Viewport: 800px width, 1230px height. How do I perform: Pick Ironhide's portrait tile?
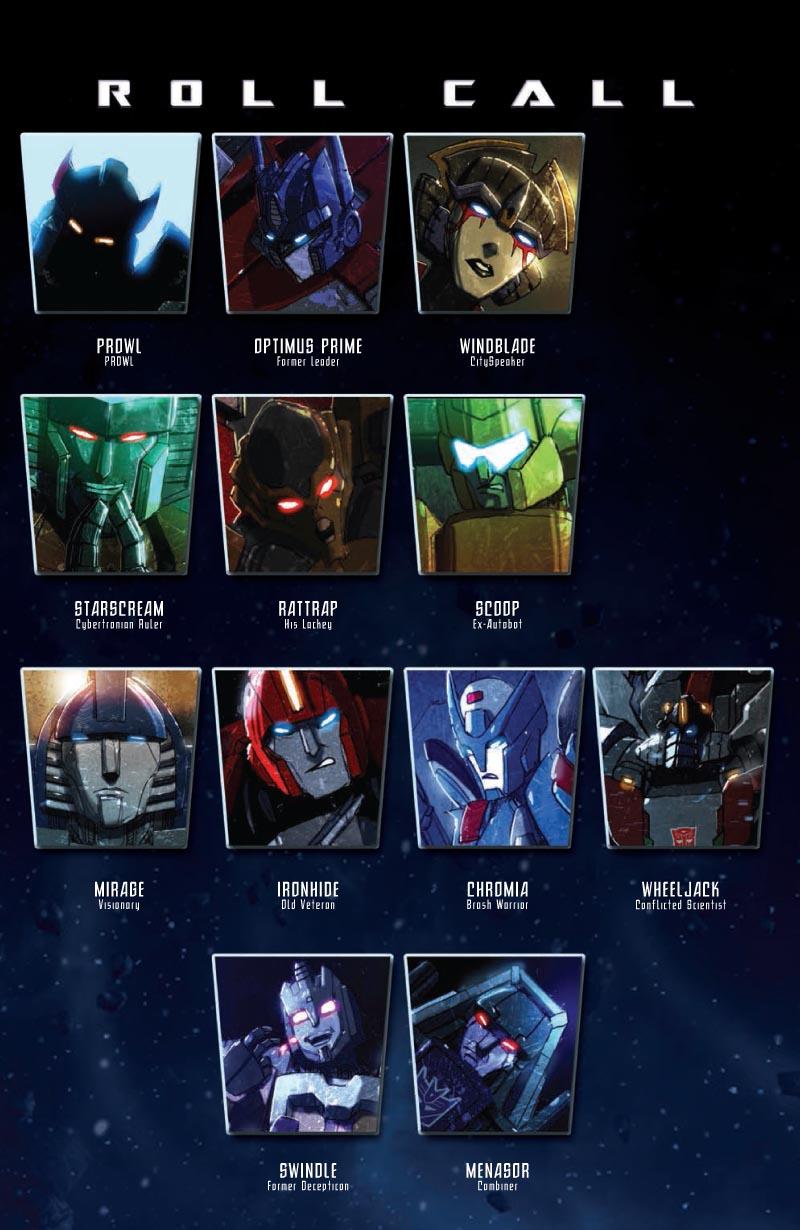coord(302,758)
